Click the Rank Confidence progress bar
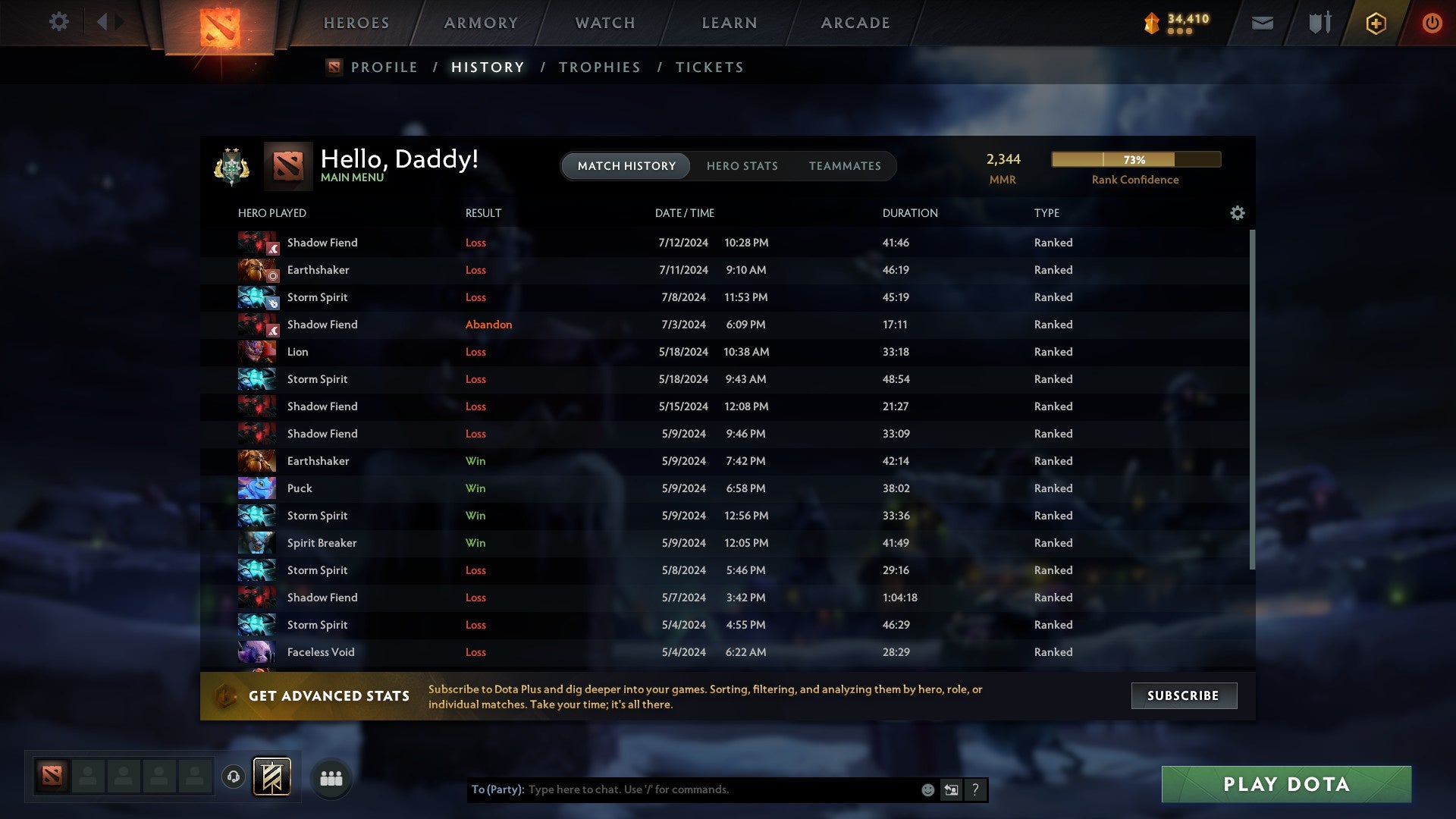Screen dimensions: 1456x819 tap(1134, 159)
